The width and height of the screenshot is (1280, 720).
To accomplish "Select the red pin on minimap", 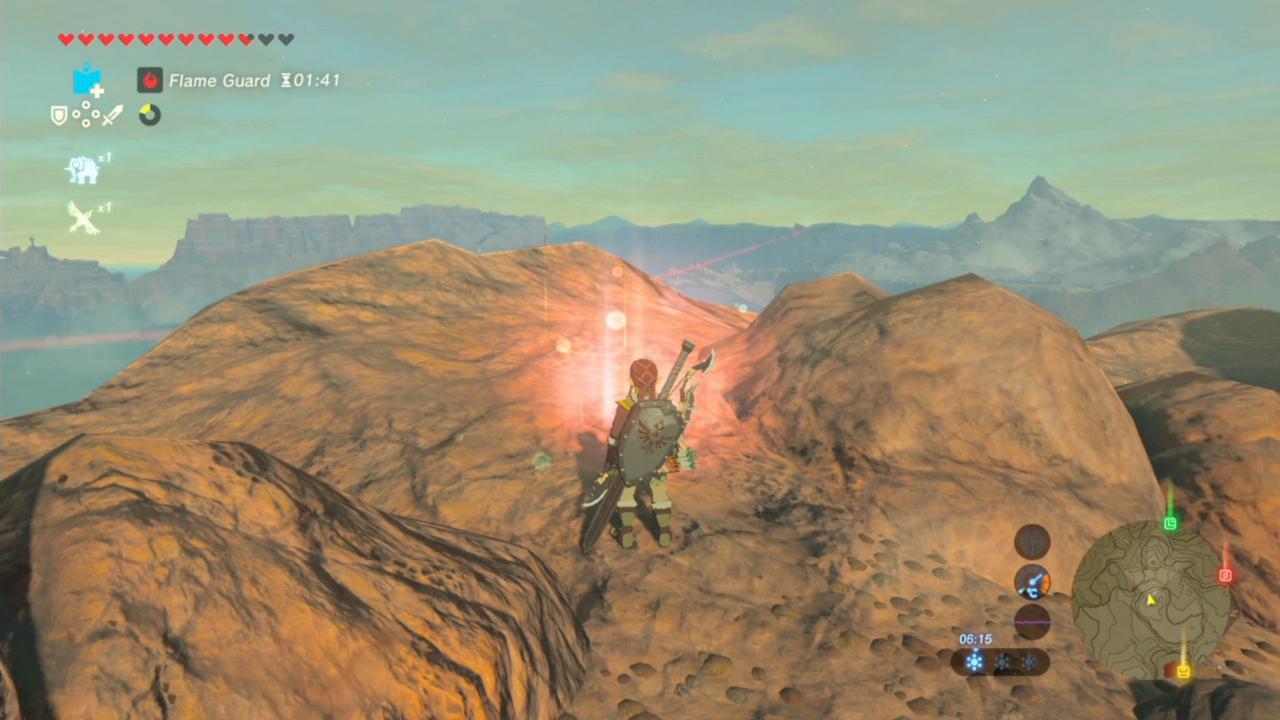I will click(x=1225, y=576).
